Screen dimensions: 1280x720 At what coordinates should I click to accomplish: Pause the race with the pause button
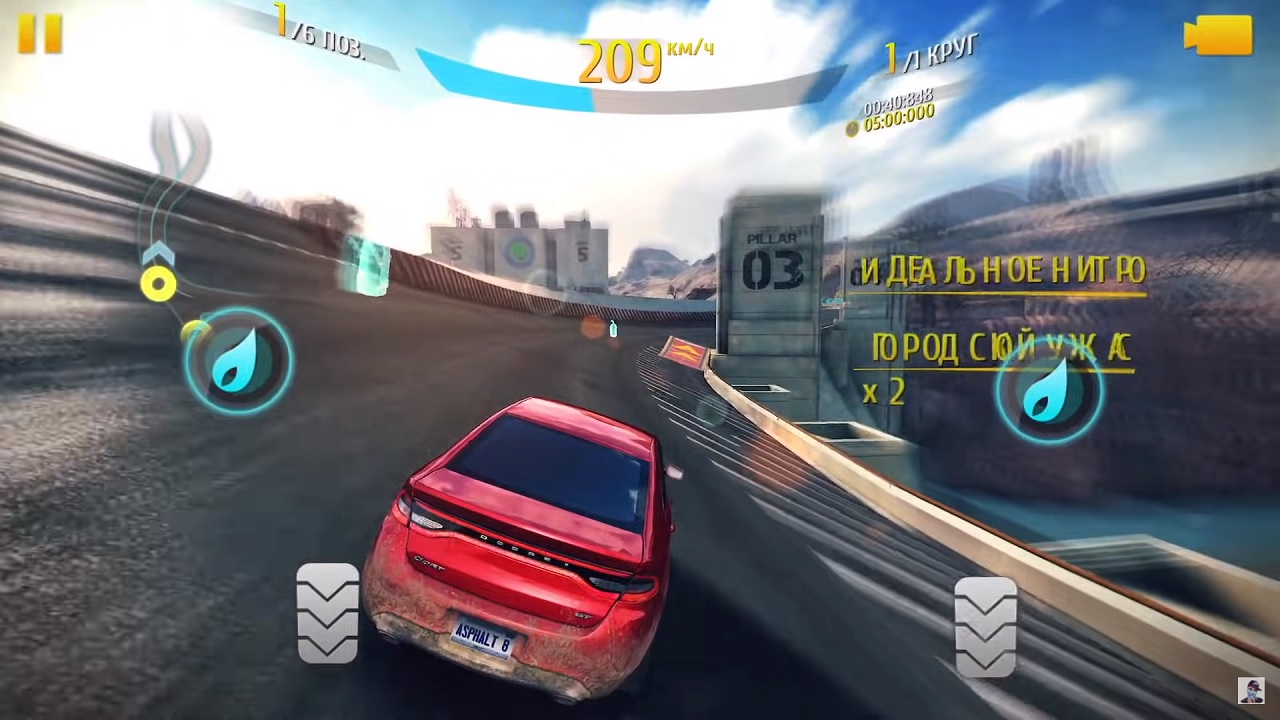(x=40, y=33)
